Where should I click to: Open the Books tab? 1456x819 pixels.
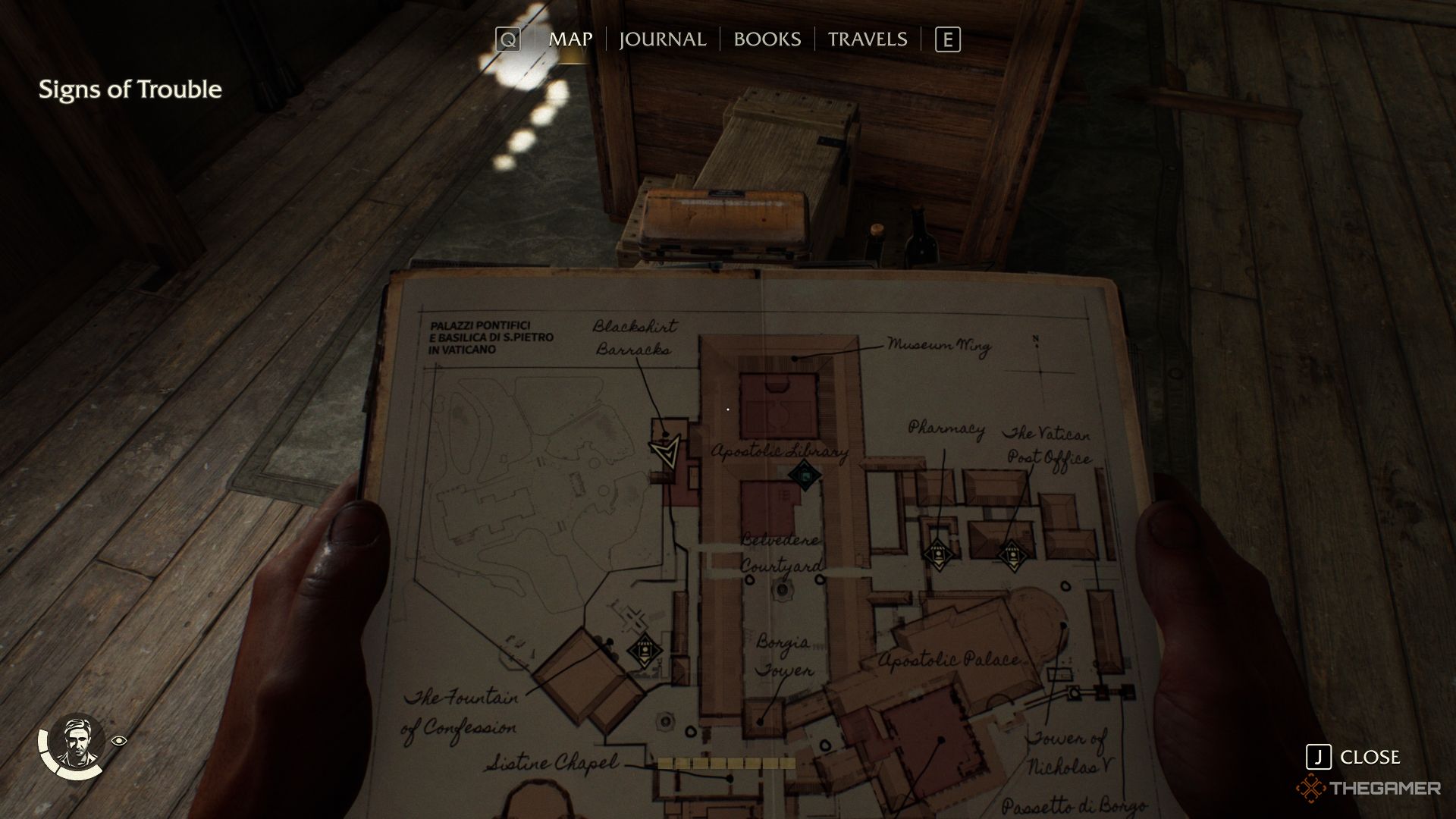pyautogui.click(x=767, y=39)
